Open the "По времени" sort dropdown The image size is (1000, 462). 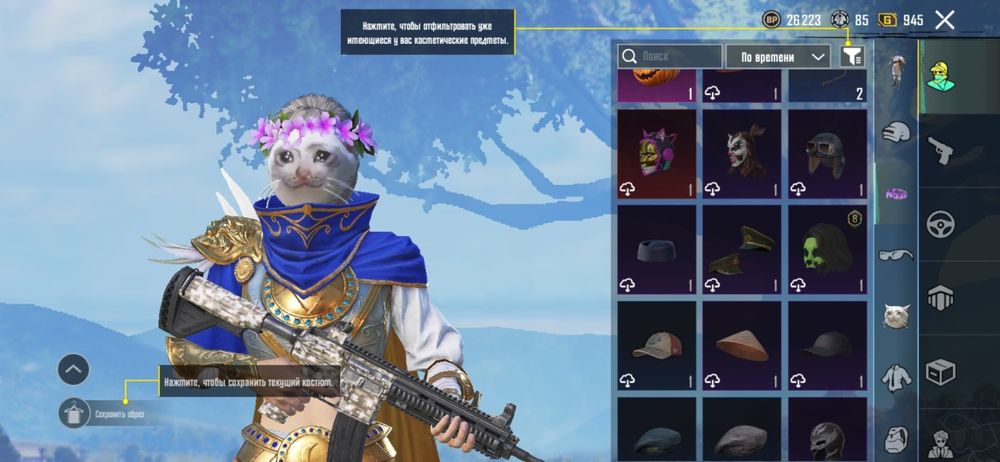(x=779, y=56)
